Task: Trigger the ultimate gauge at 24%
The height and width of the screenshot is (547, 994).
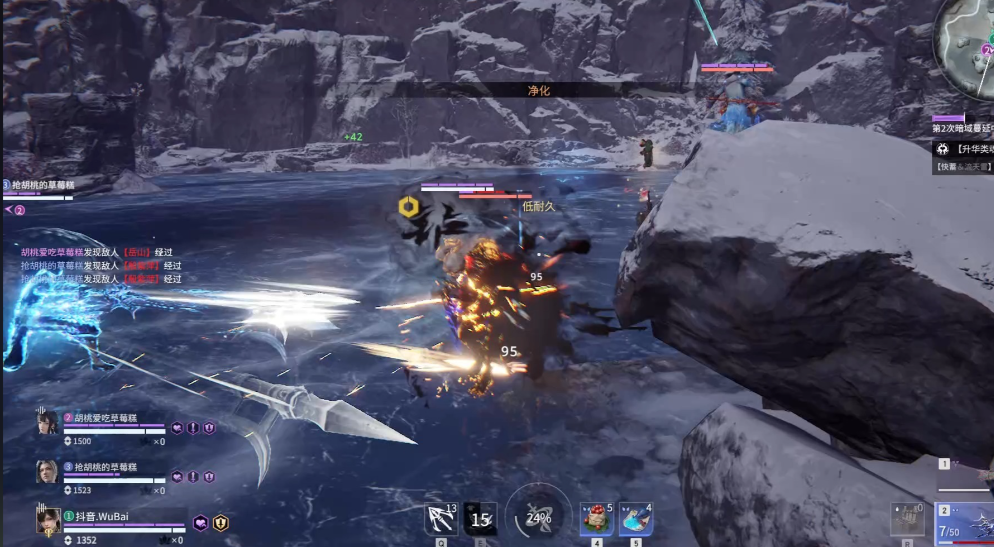Action: click(538, 517)
